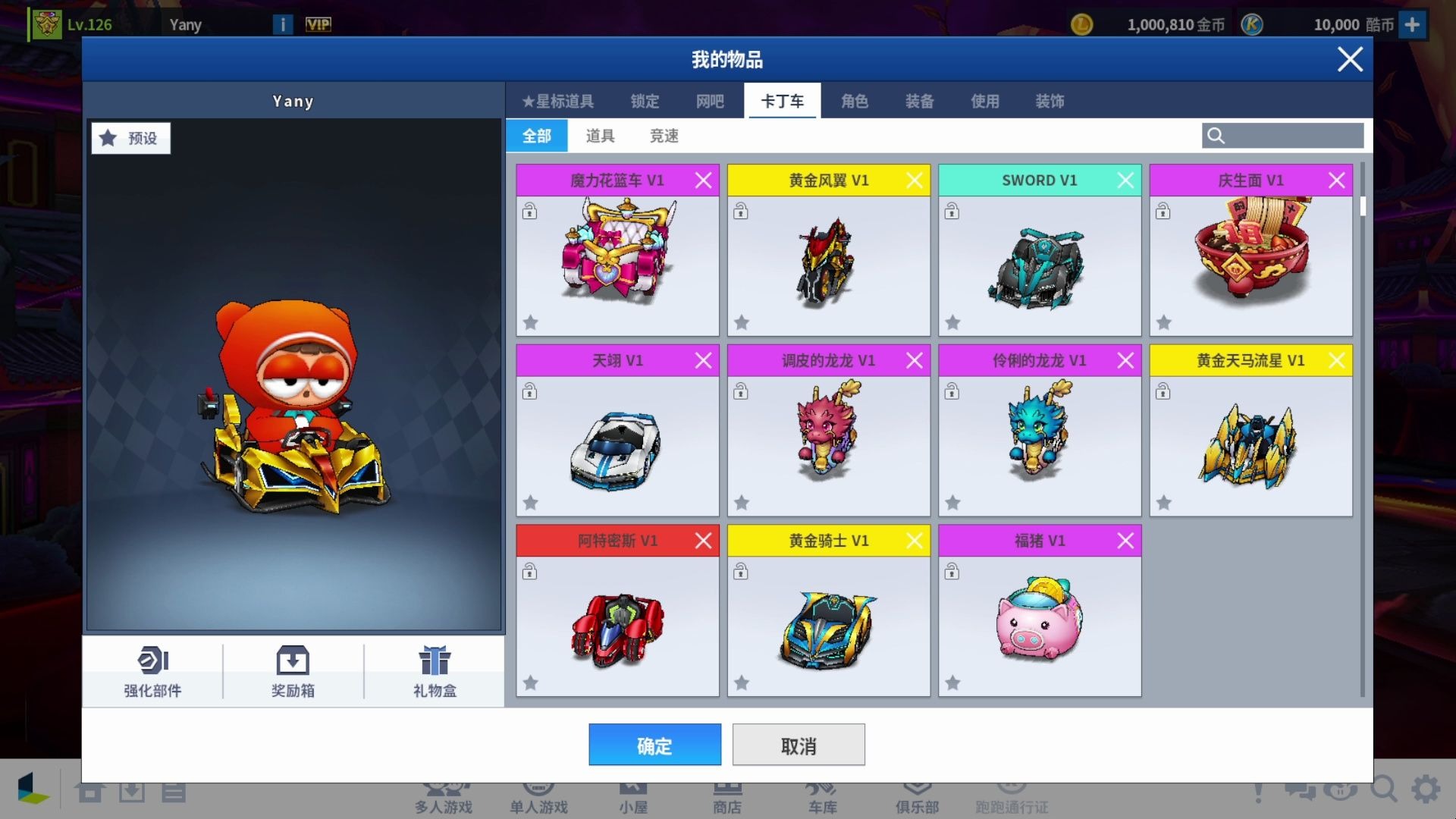Cancel with the 取消 button
Image resolution: width=1456 pixels, height=819 pixels.
pyautogui.click(x=799, y=745)
